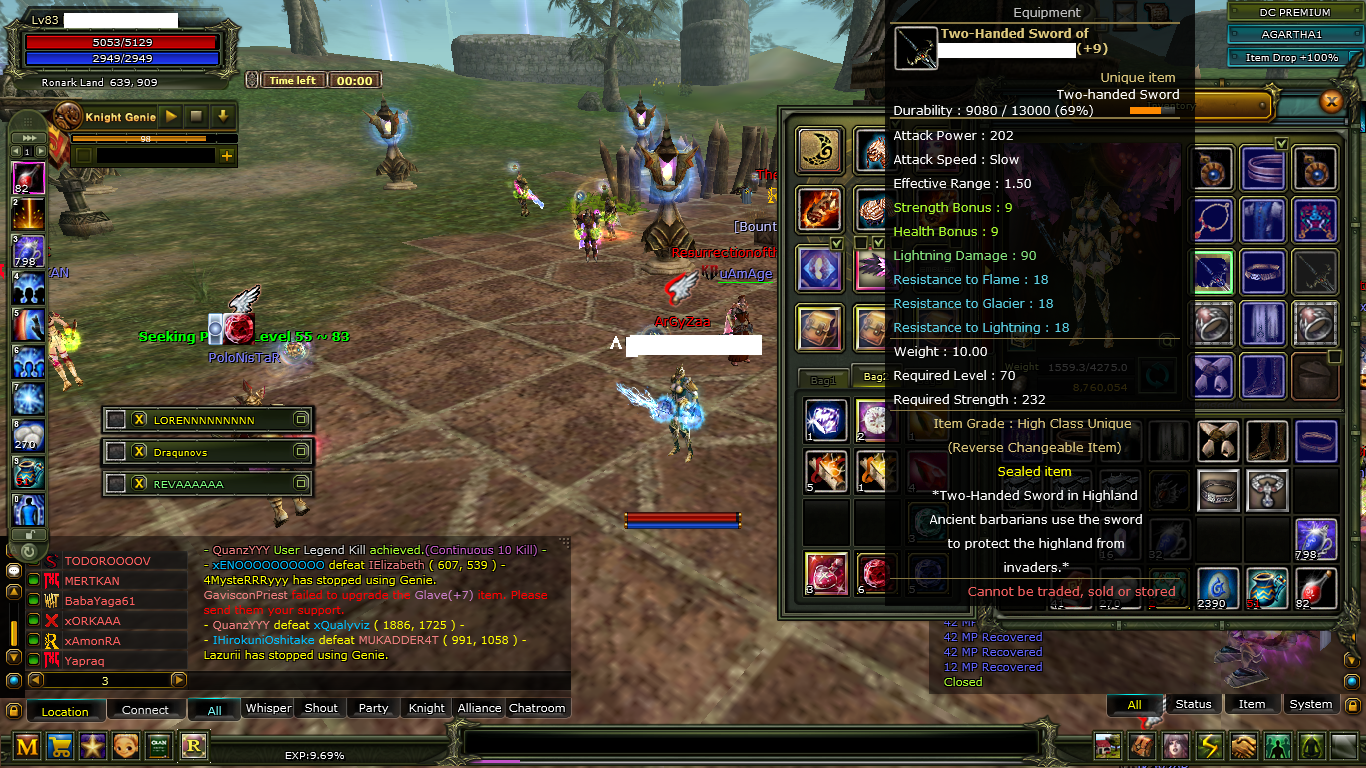Select the "R" icon in the bottom toolbar

(193, 746)
